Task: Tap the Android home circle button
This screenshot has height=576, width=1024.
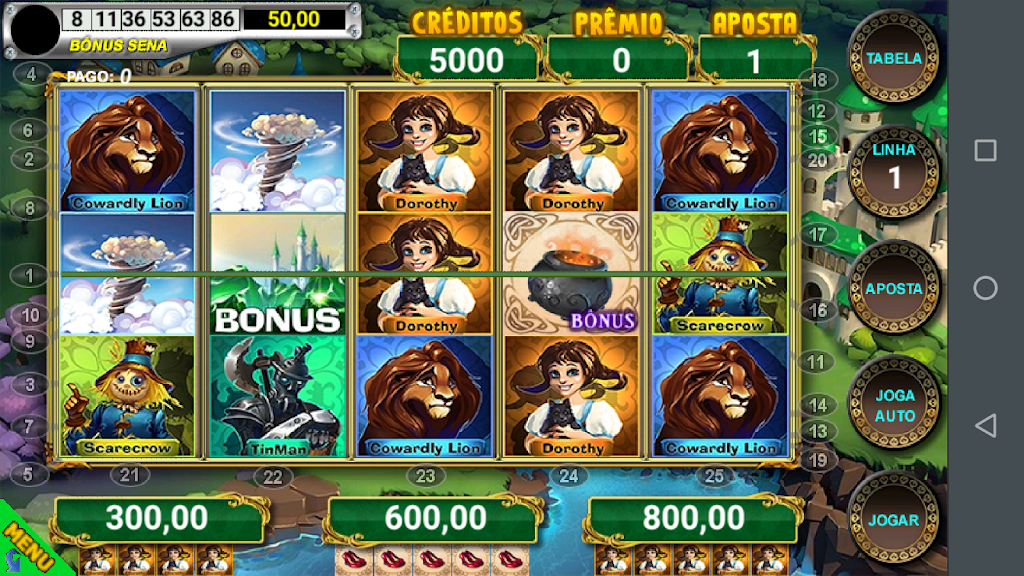Action: pos(985,288)
